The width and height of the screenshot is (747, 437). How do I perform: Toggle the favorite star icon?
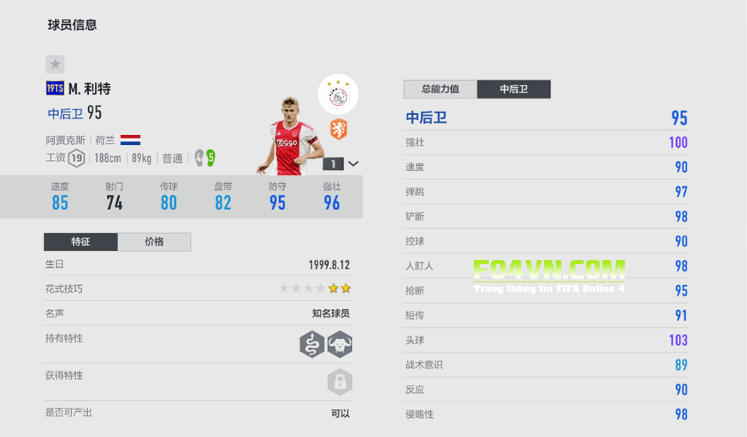point(55,63)
